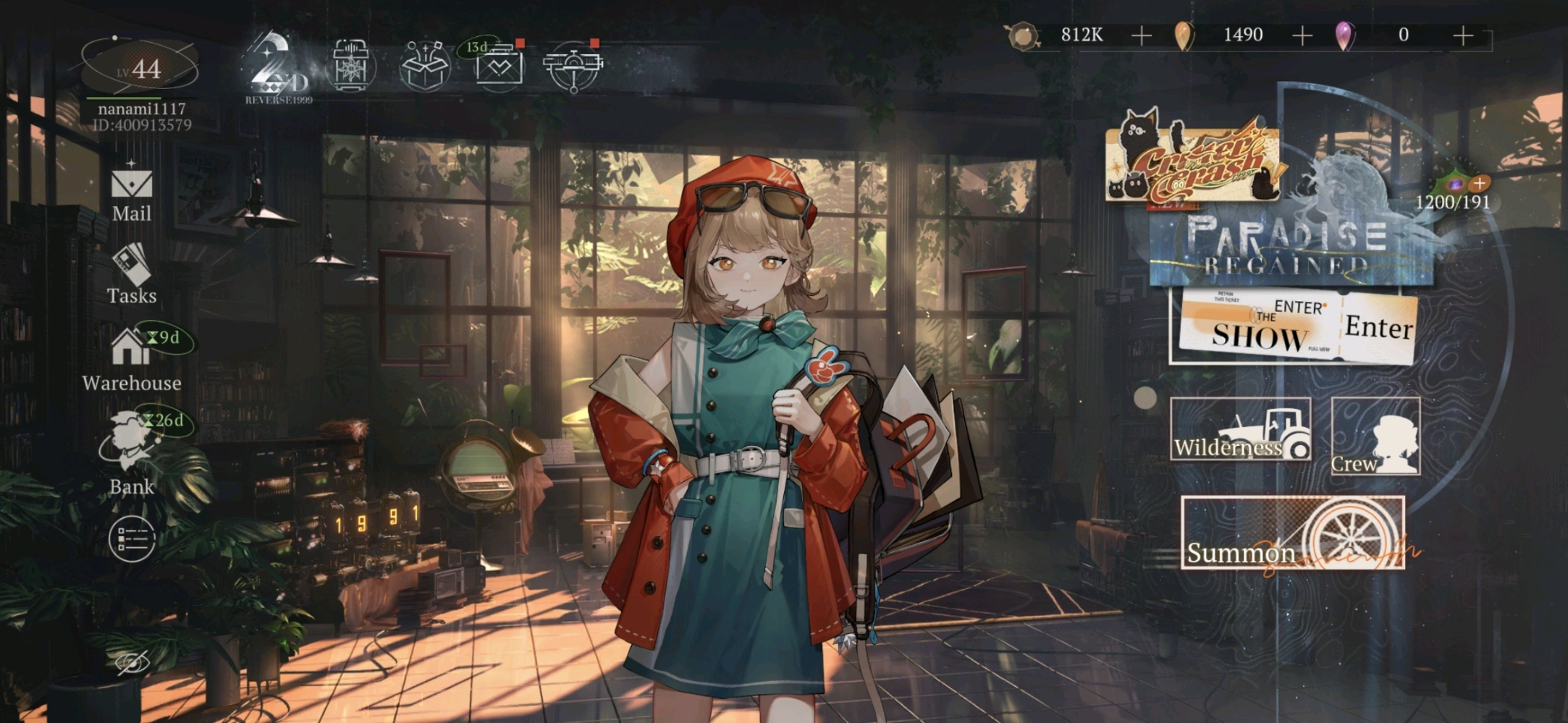1568x723 pixels.
Task: Open the Summon screen
Action: pos(1293,533)
